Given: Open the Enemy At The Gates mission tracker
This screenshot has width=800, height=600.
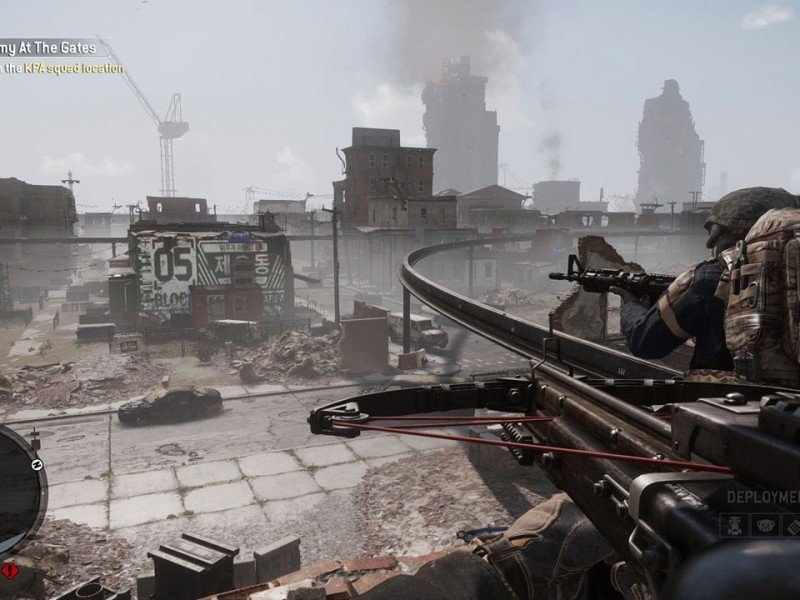Looking at the screenshot, I should pyautogui.click(x=48, y=46).
